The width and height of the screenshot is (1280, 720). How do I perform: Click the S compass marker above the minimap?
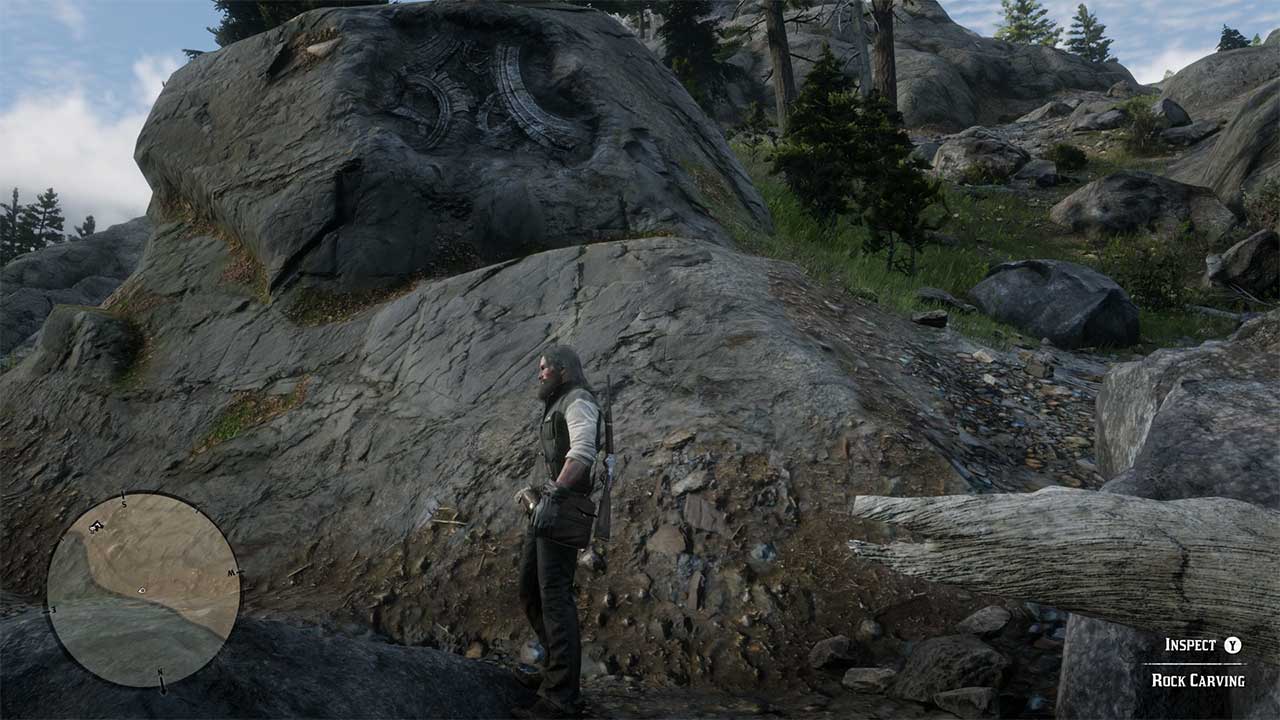(x=123, y=503)
